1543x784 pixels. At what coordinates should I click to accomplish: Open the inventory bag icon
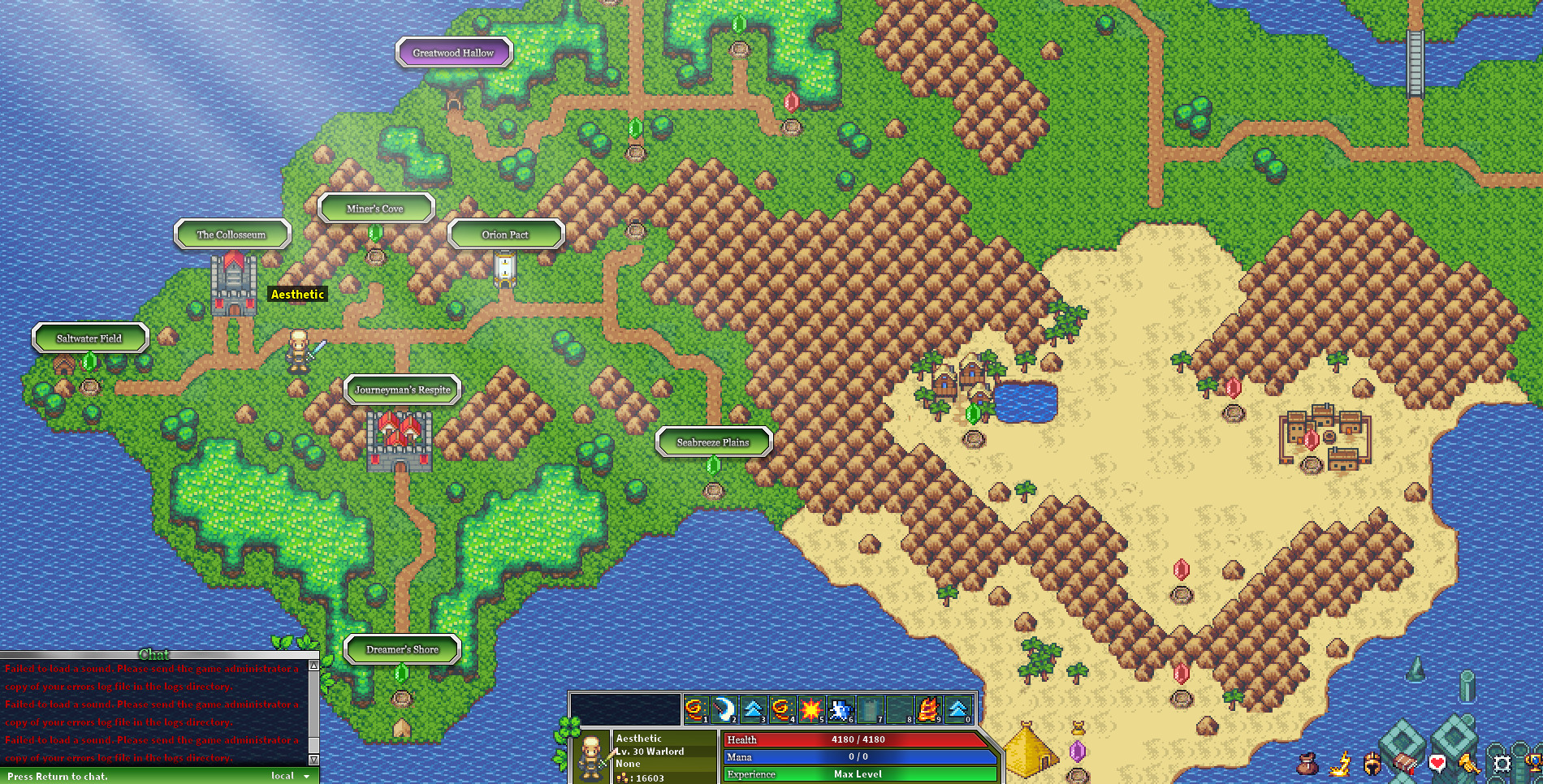point(1307,764)
